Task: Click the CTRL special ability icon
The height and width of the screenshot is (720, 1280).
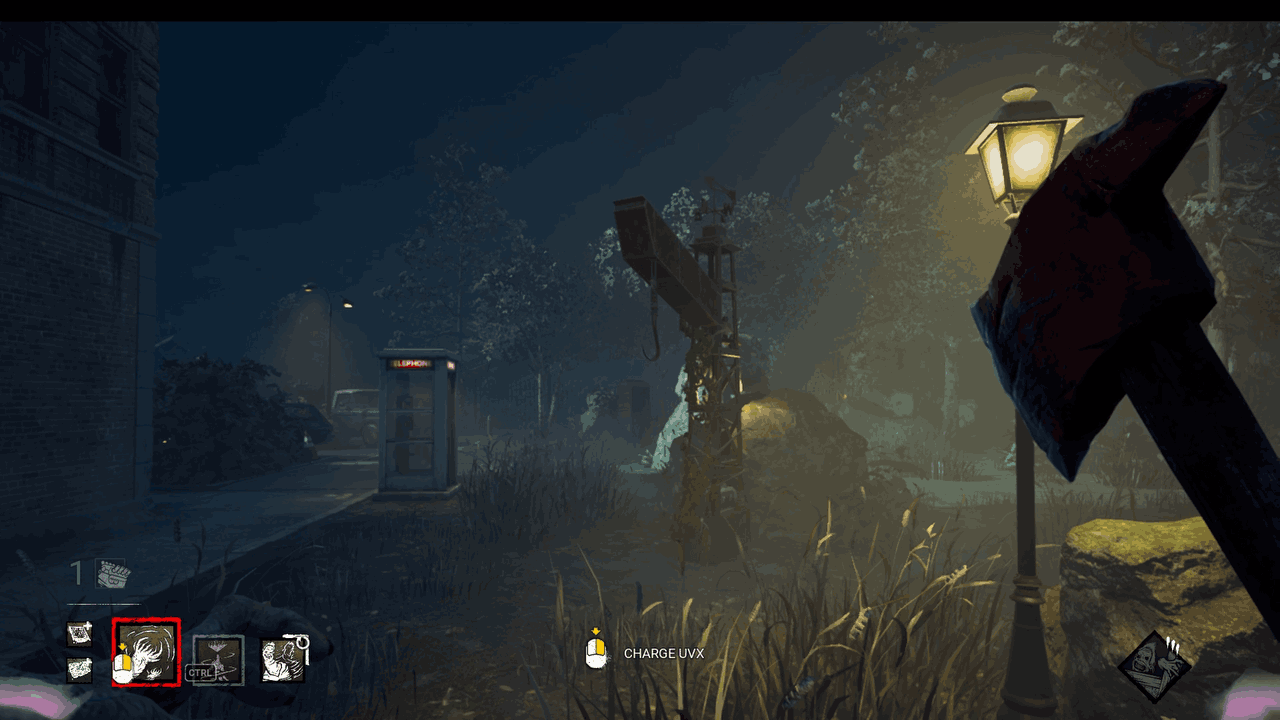Action: 219,660
